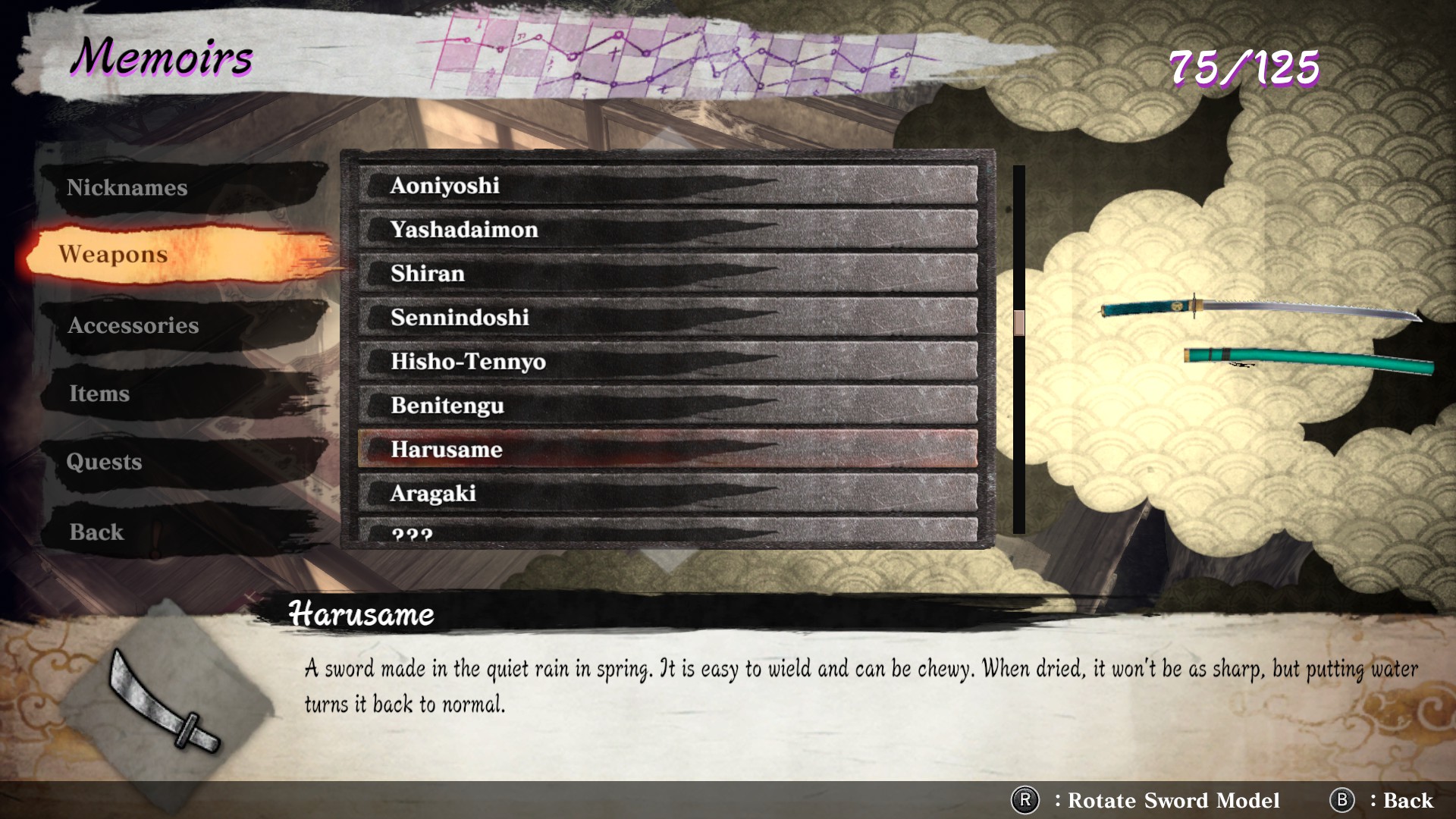Choose the unknown ??? weapon row
Viewport: 1456px width, 819px height.
[667, 531]
